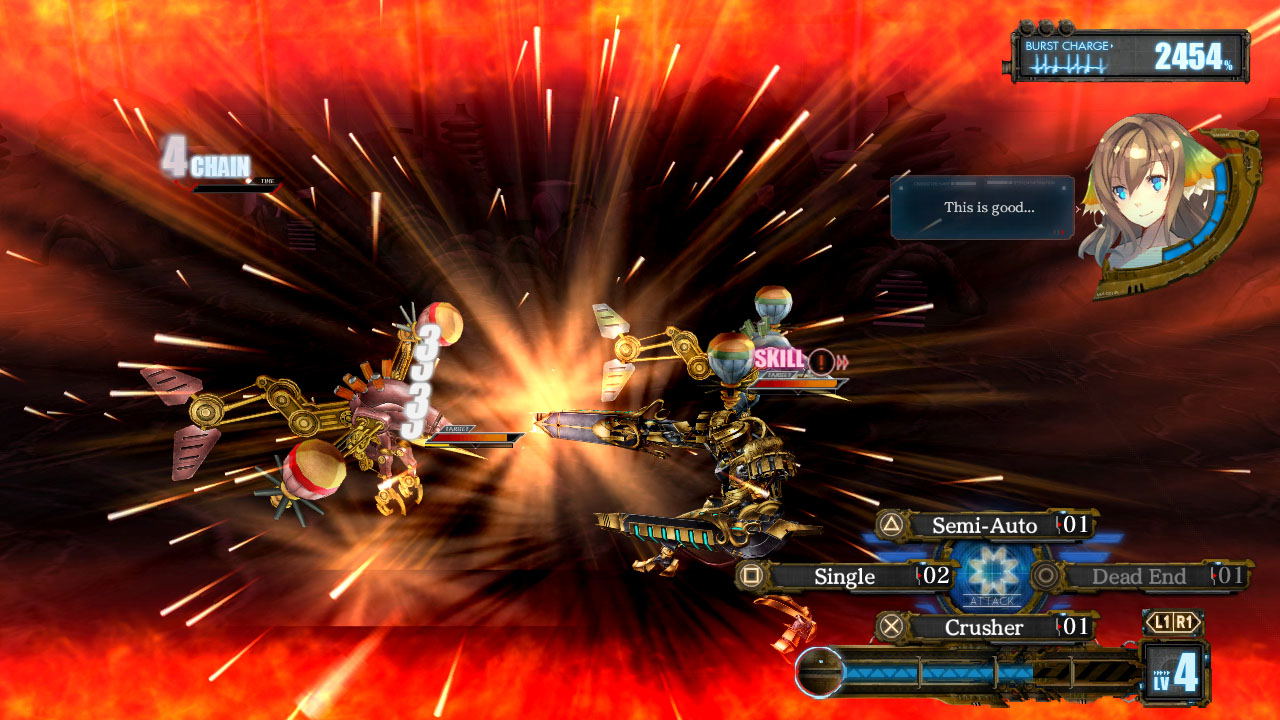
Task: Click the central Attack emblem
Action: click(x=993, y=576)
